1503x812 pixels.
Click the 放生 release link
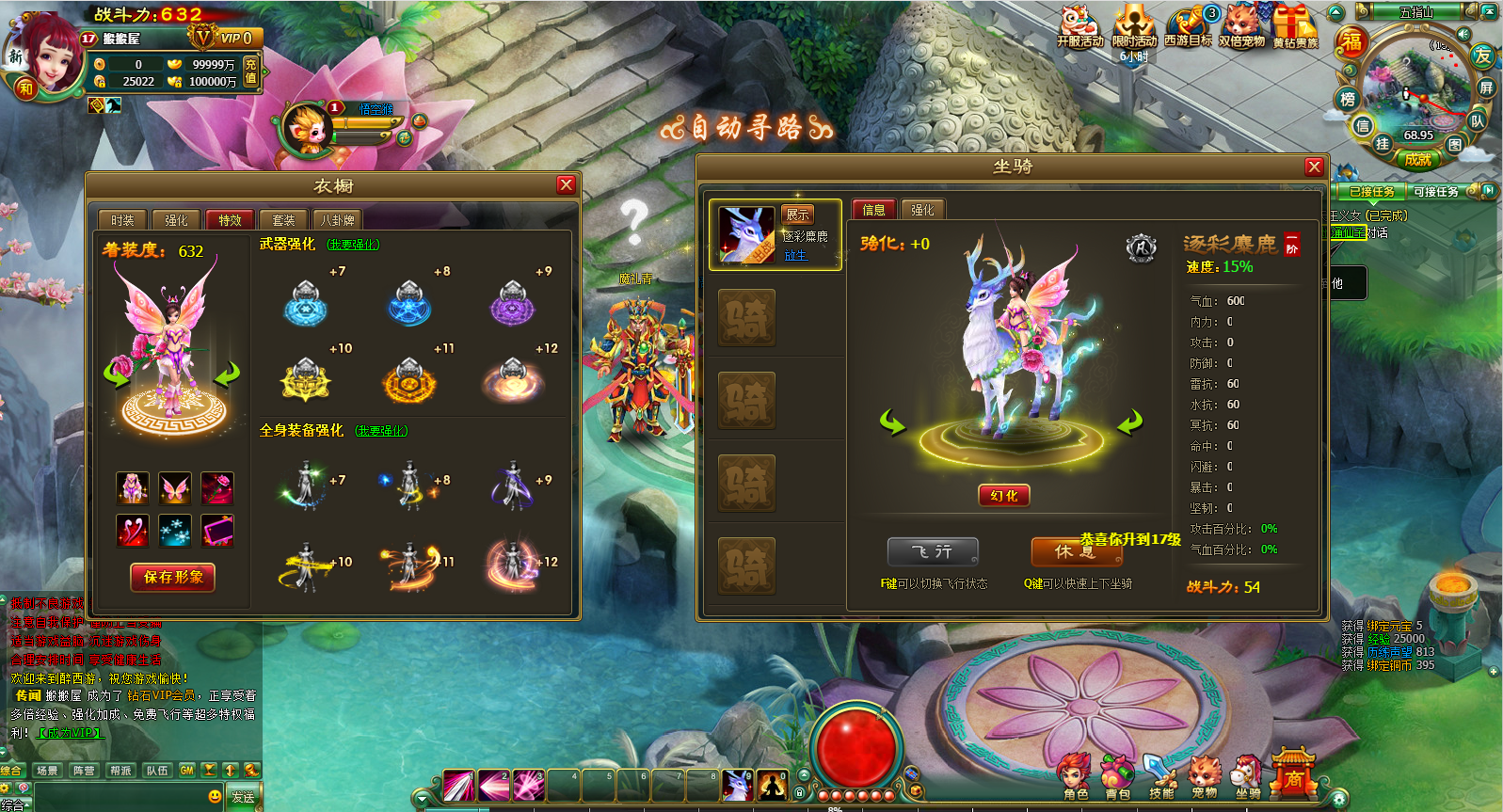[795, 255]
